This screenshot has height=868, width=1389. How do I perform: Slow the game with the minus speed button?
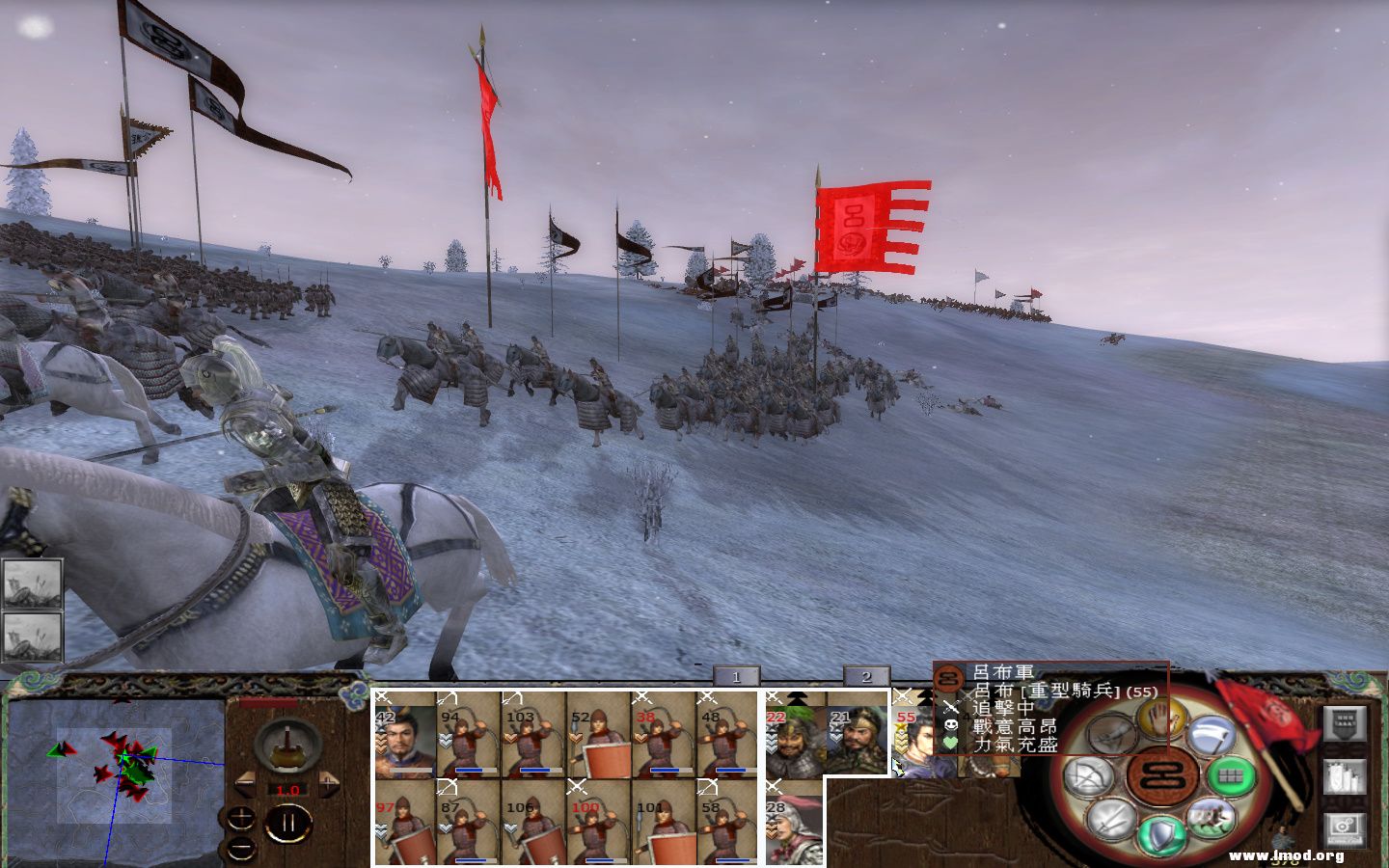(246, 783)
